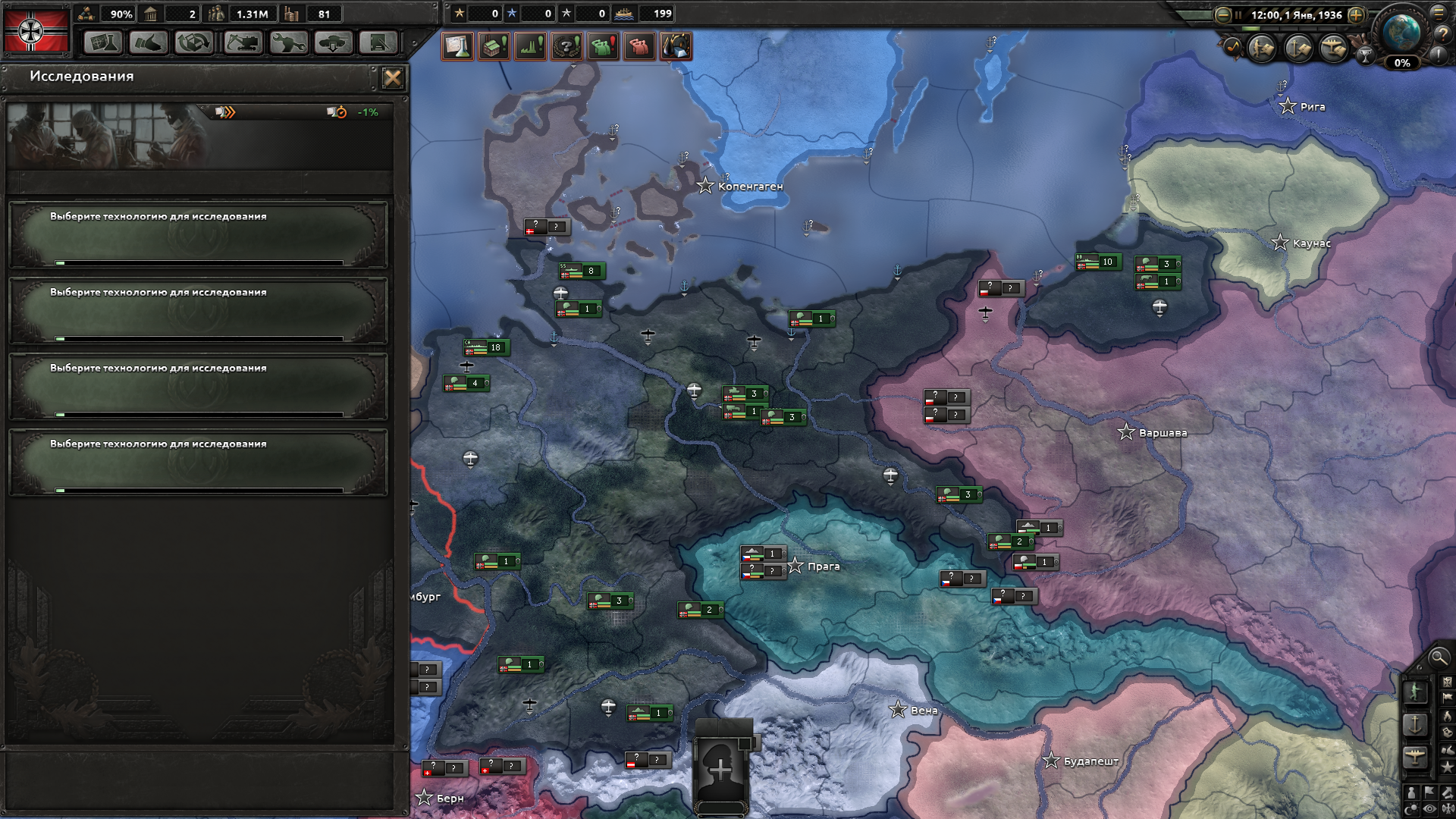Click the oil and steel resources alert icon
Viewport: 1456px width, 819px height.
(x=676, y=46)
